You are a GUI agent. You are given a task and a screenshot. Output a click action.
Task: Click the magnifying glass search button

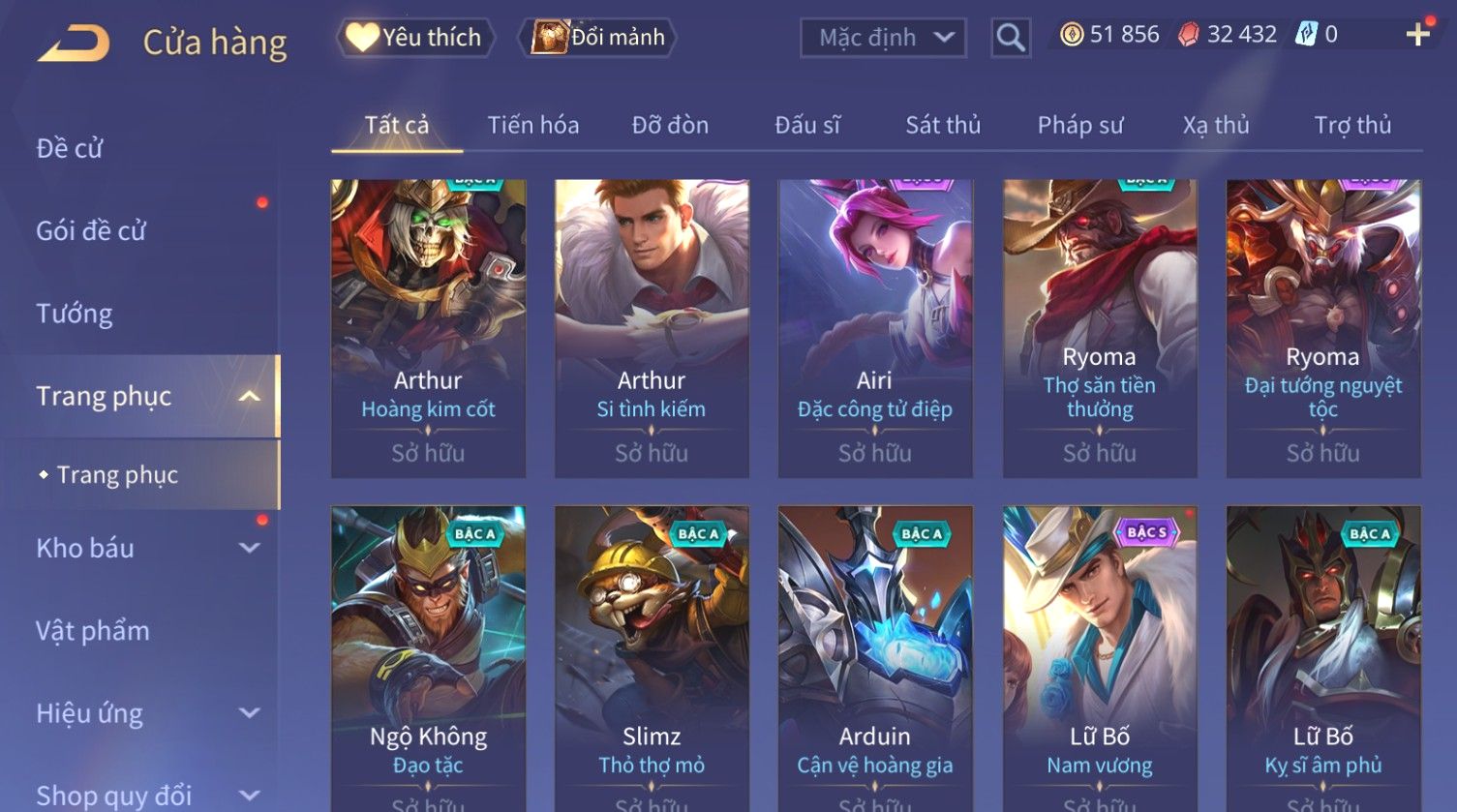(x=1010, y=38)
